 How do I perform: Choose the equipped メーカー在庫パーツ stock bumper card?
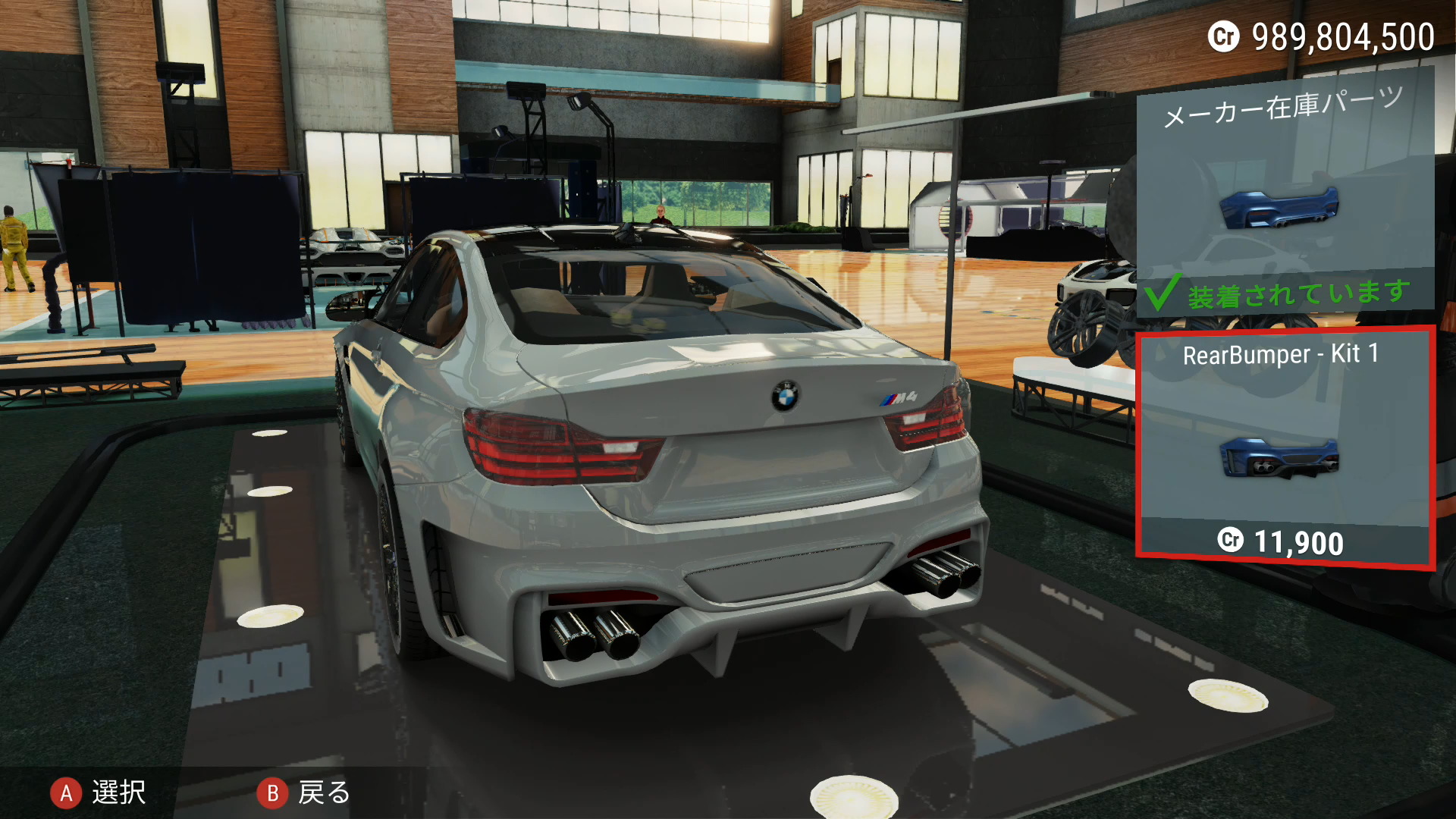[1285, 197]
